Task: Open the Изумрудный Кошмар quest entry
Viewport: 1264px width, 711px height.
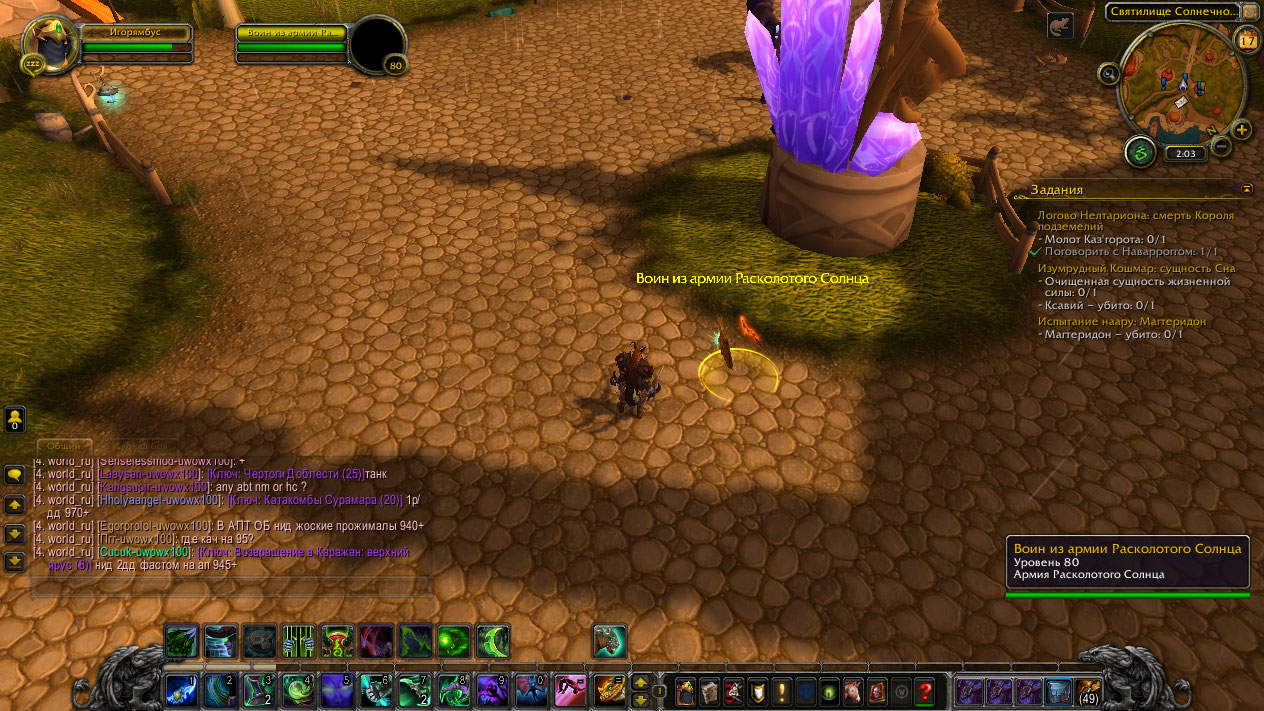Action: pos(1136,268)
